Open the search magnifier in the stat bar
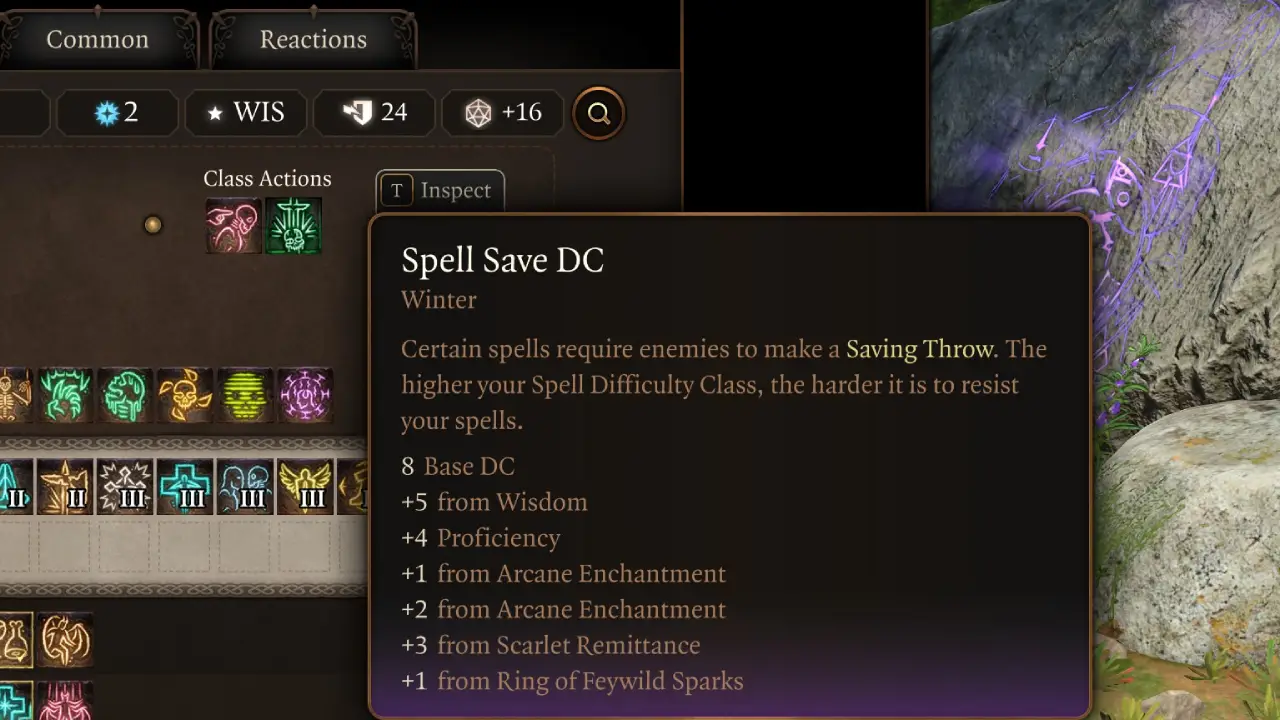 598,113
